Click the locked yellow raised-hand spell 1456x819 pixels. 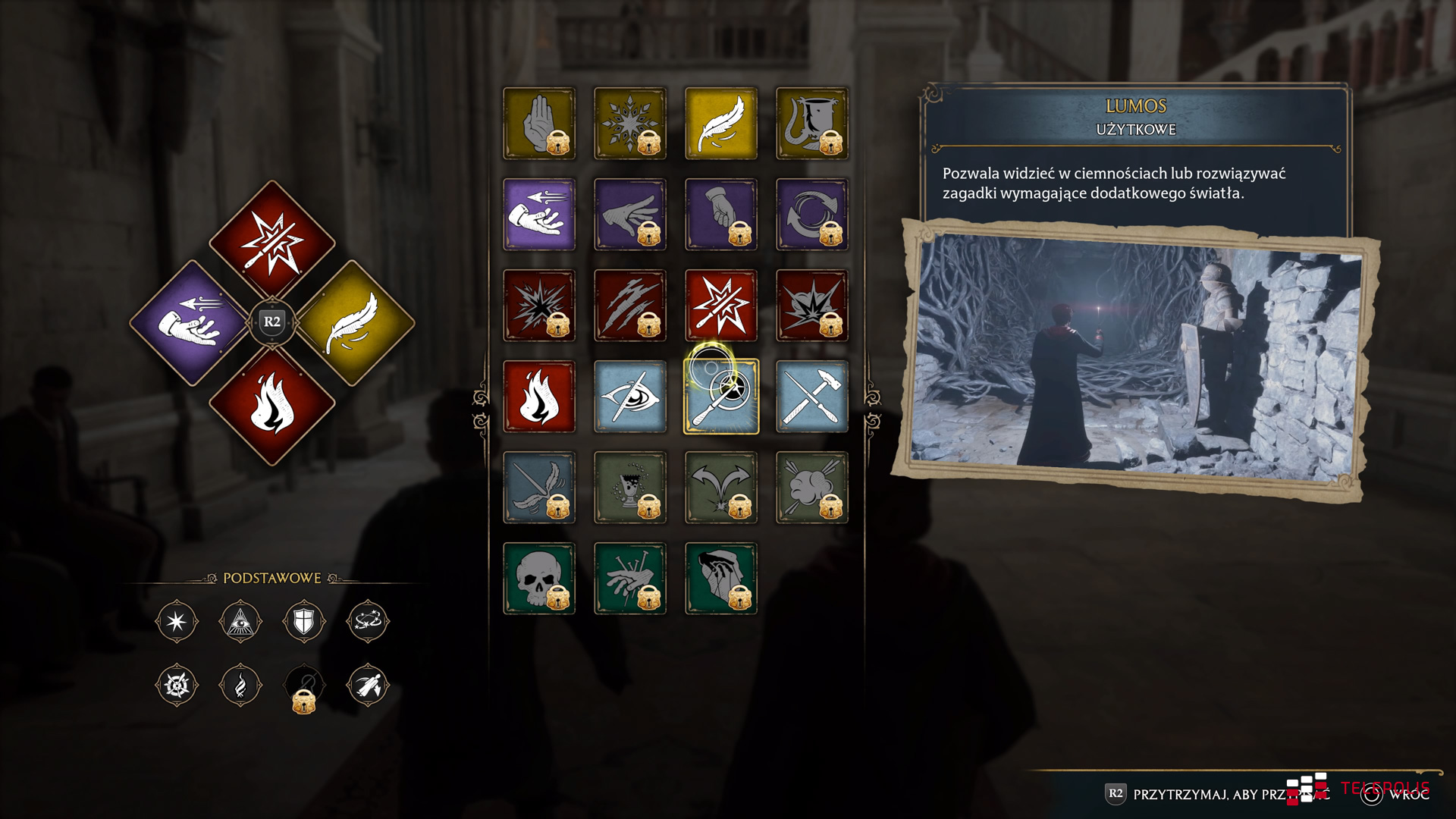pos(538,124)
